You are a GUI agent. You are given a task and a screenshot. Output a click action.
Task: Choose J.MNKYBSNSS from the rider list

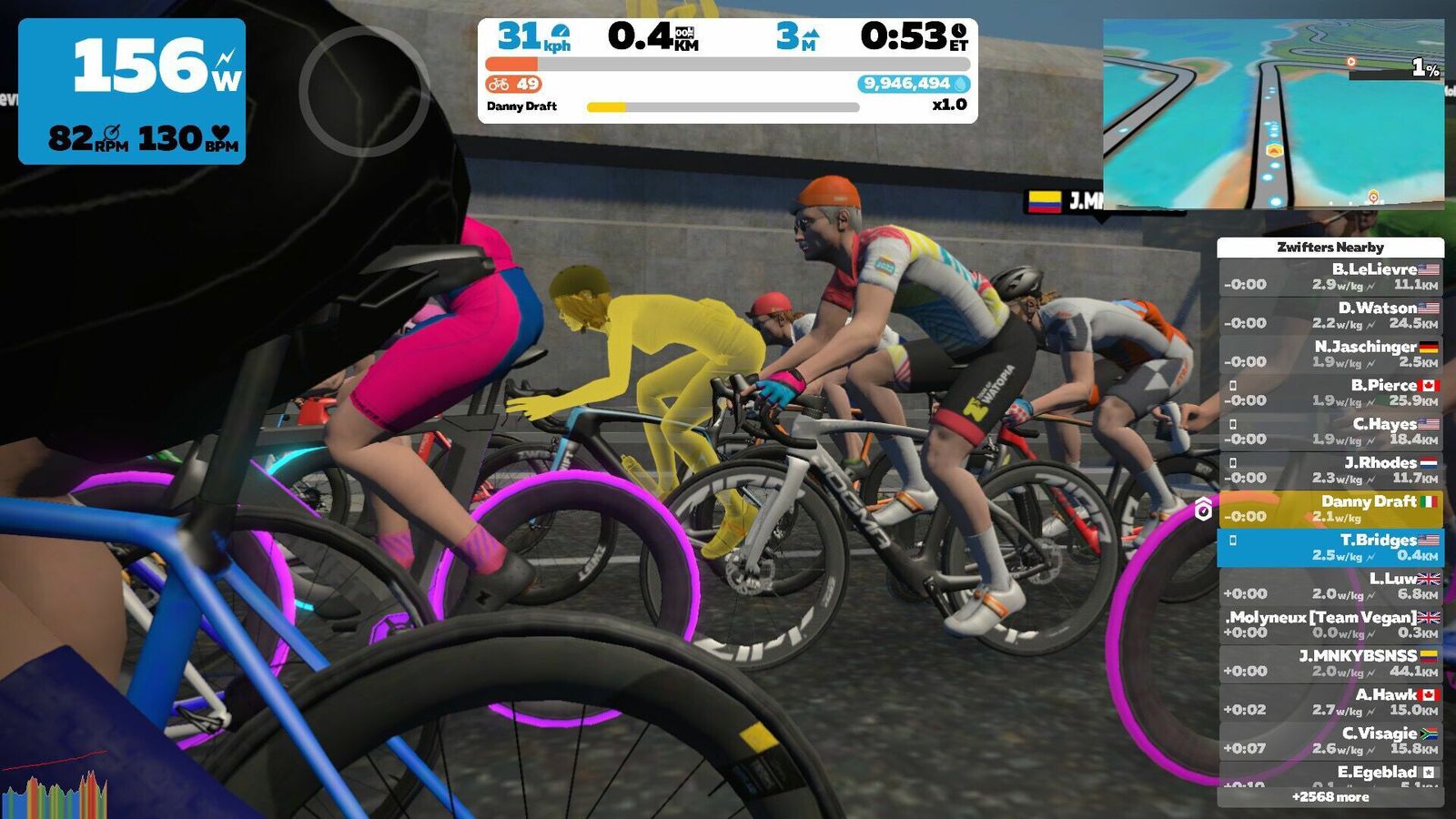(1330, 663)
